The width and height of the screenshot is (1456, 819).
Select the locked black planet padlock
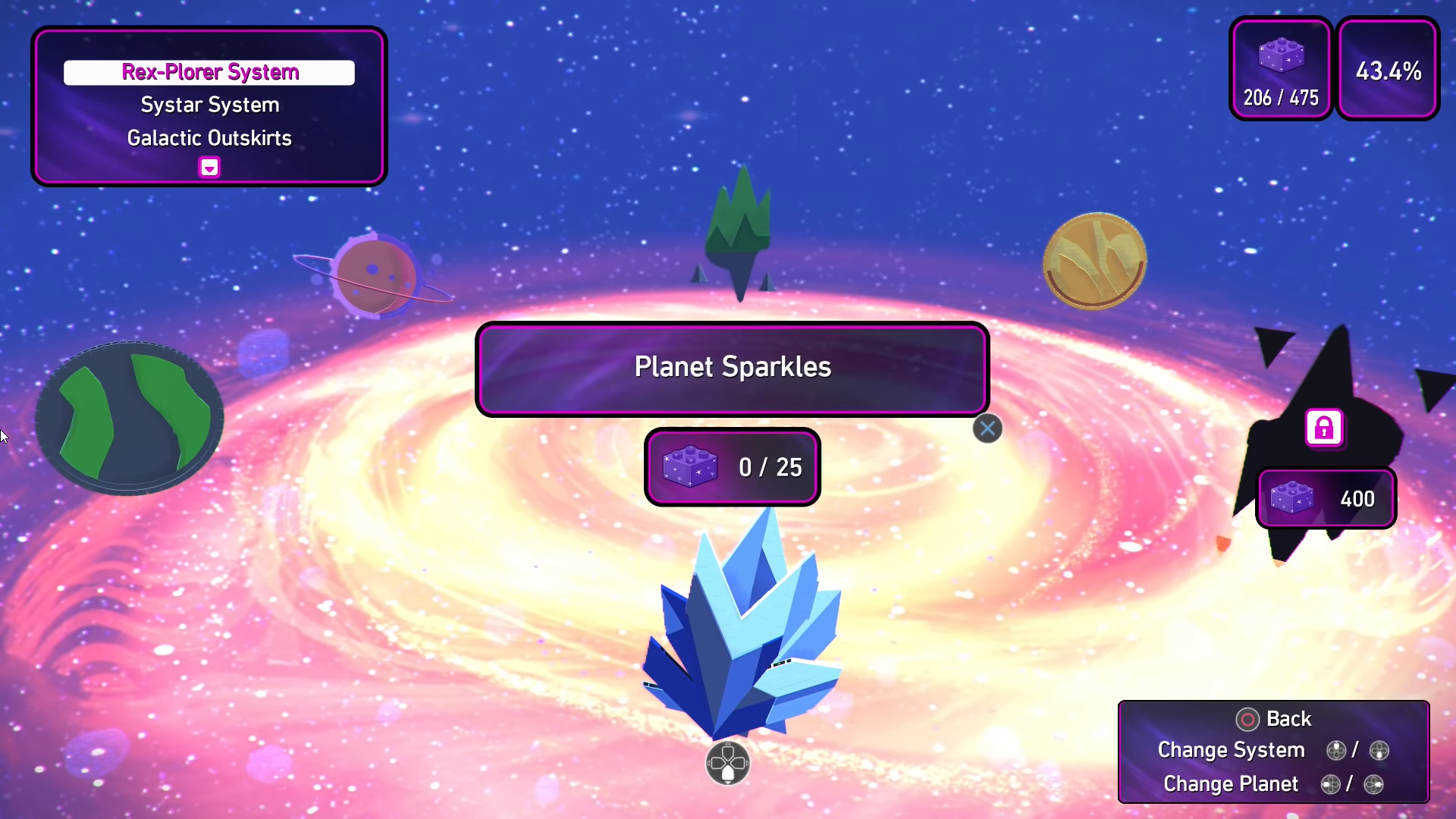point(1323,428)
